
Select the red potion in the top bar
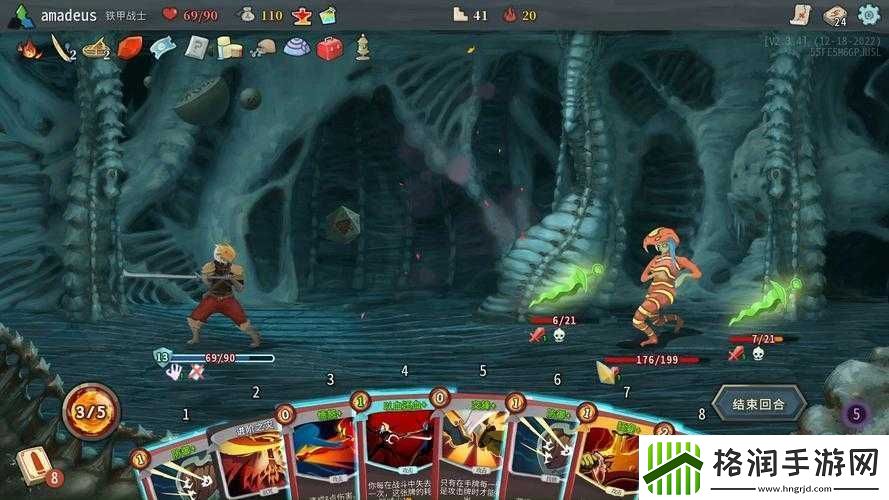pyautogui.click(x=301, y=15)
